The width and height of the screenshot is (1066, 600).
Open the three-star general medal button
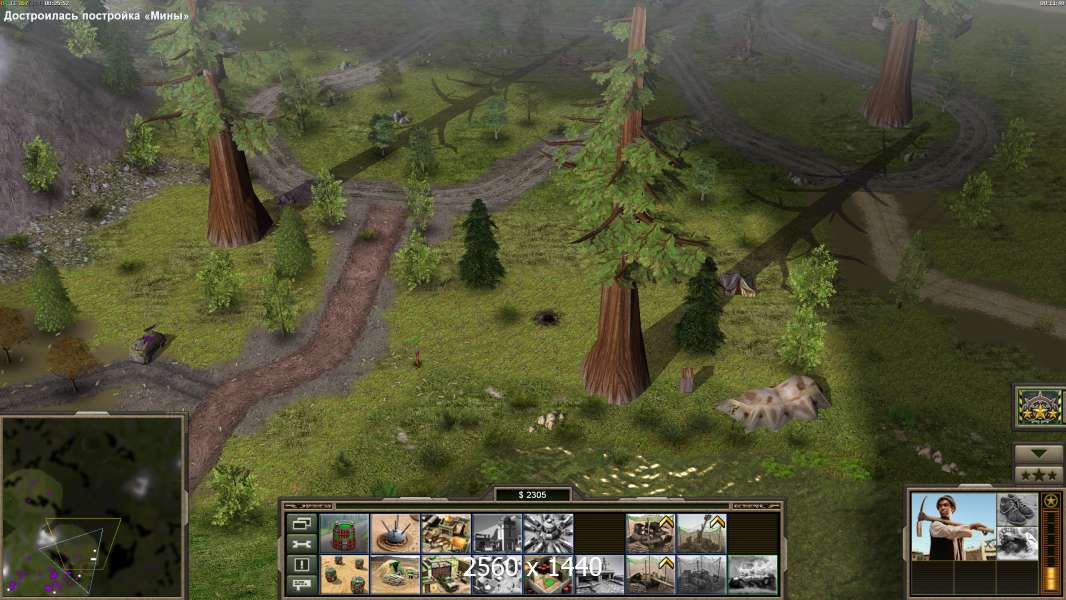[x=1039, y=407]
